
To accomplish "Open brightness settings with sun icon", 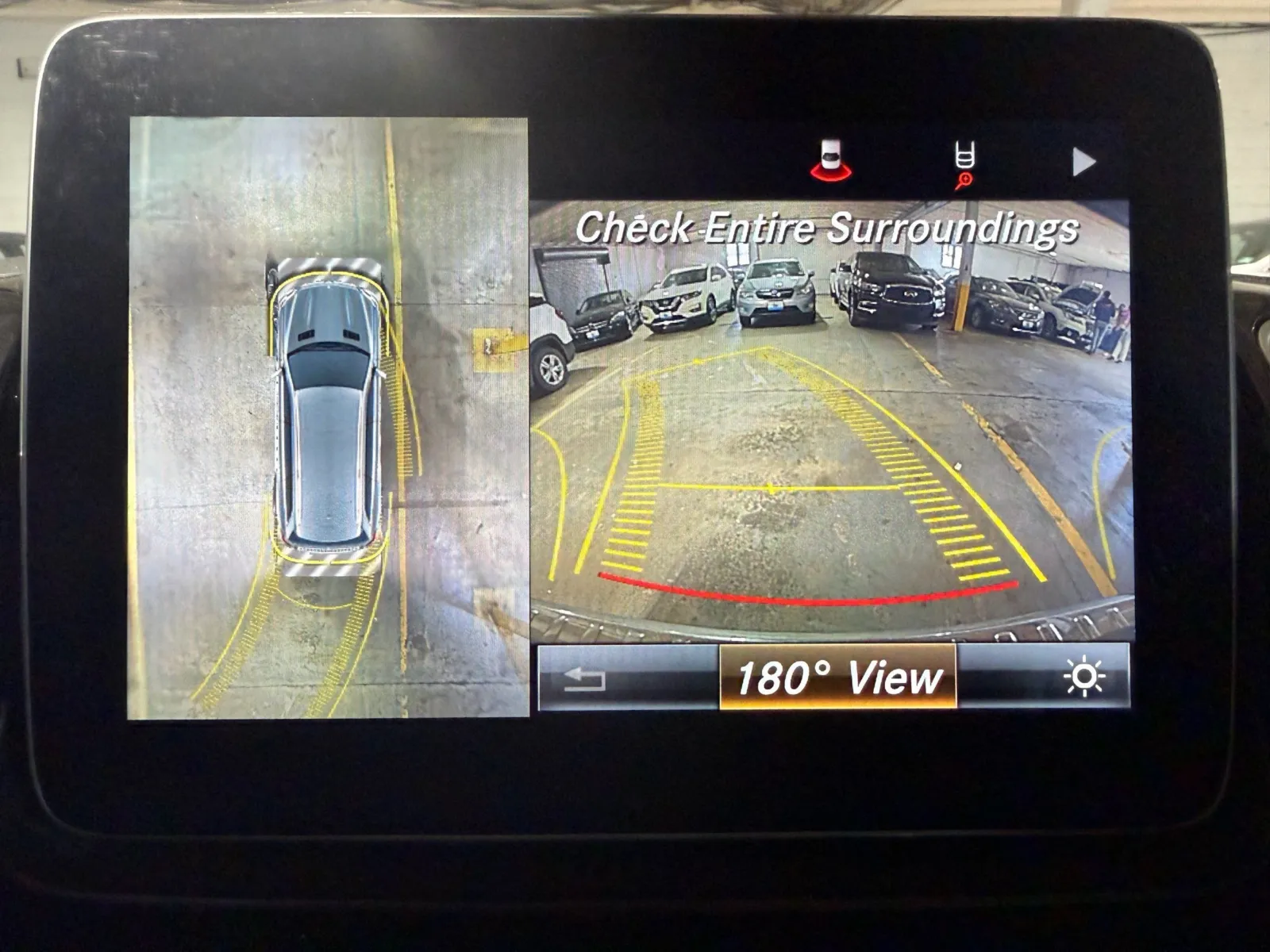I will (x=1083, y=678).
